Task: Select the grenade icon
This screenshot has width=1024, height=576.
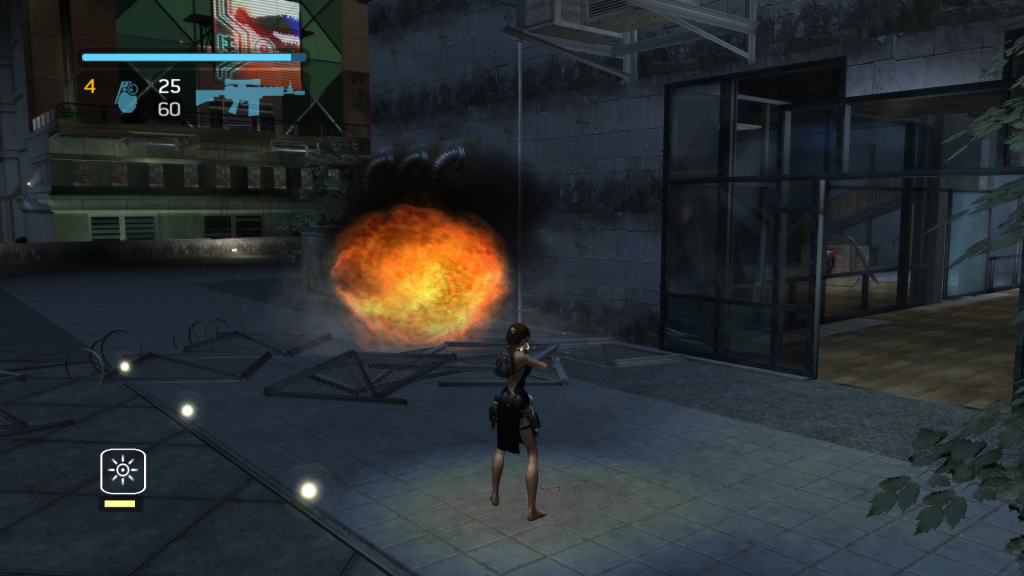Action: 128,96
